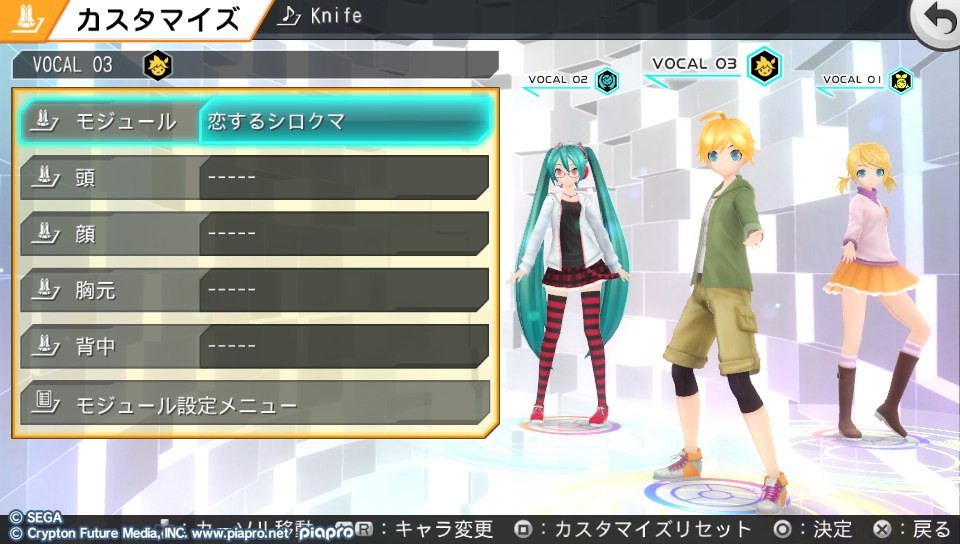Select the VOCAL 03 character tab
Screen dimensions: 960x544
coord(712,65)
